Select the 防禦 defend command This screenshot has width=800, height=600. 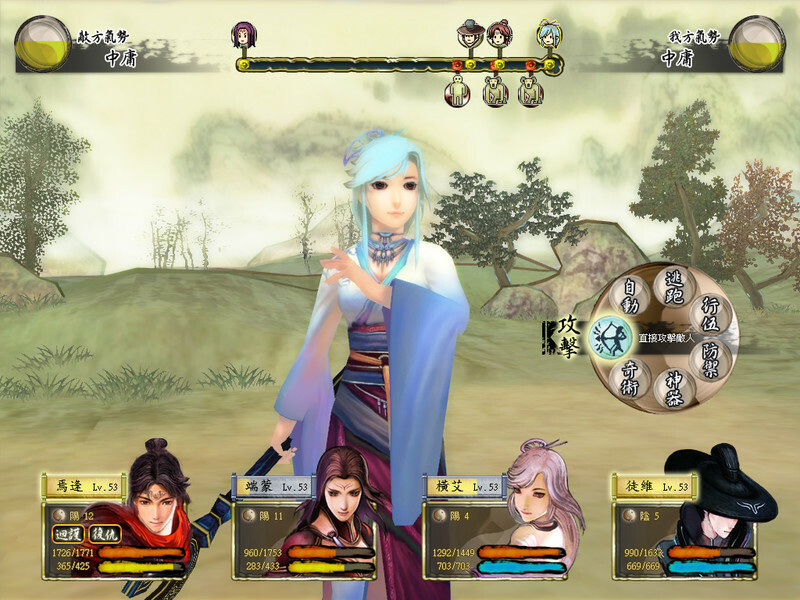click(714, 358)
